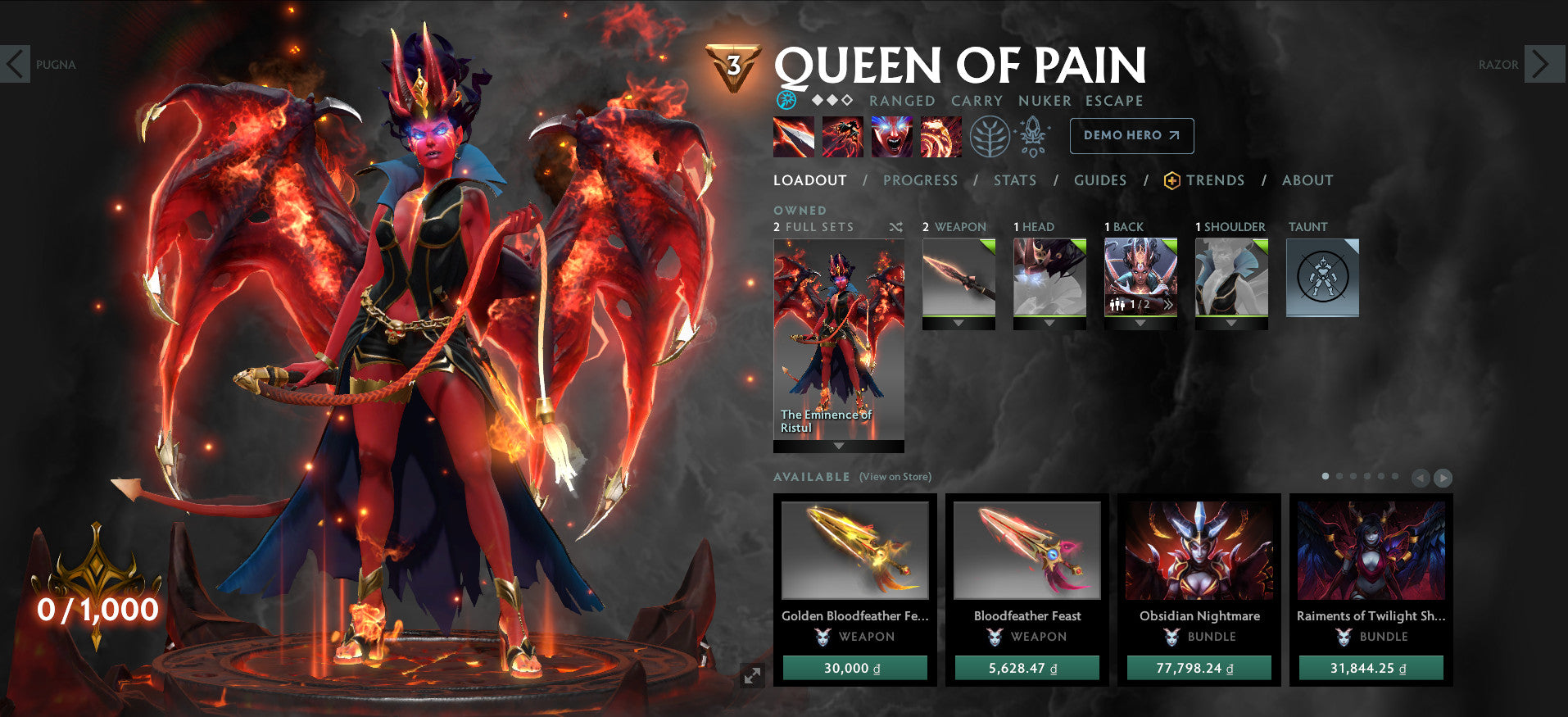This screenshot has height=717, width=1568.
Task: Expand the Head slot dropdown arrow
Action: click(x=1050, y=323)
